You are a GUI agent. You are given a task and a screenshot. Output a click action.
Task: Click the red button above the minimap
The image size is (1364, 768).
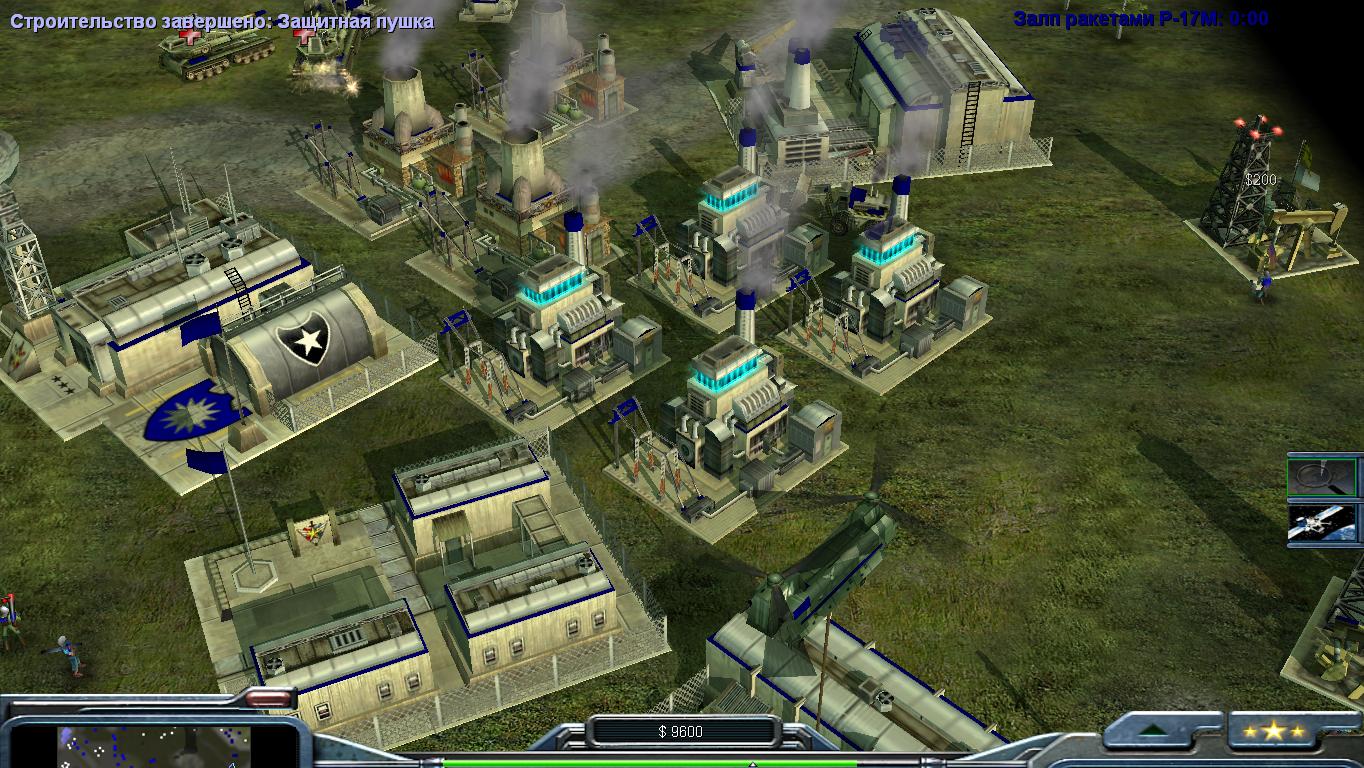pos(268,698)
